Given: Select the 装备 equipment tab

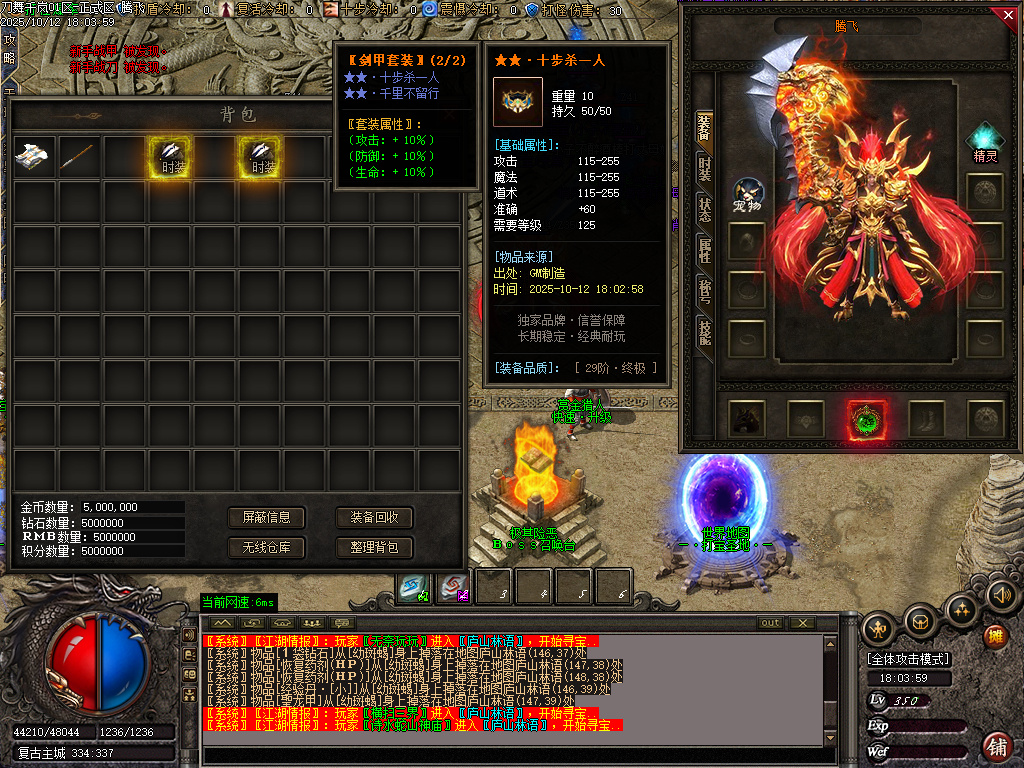Looking at the screenshot, I should click(x=704, y=126).
